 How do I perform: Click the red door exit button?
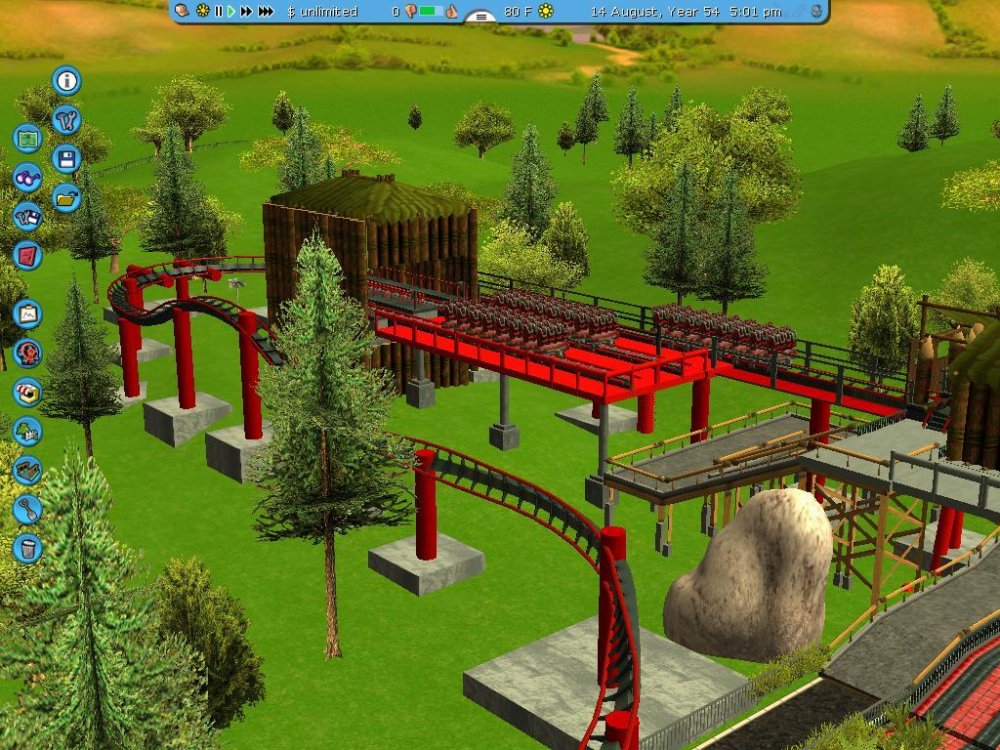27,255
